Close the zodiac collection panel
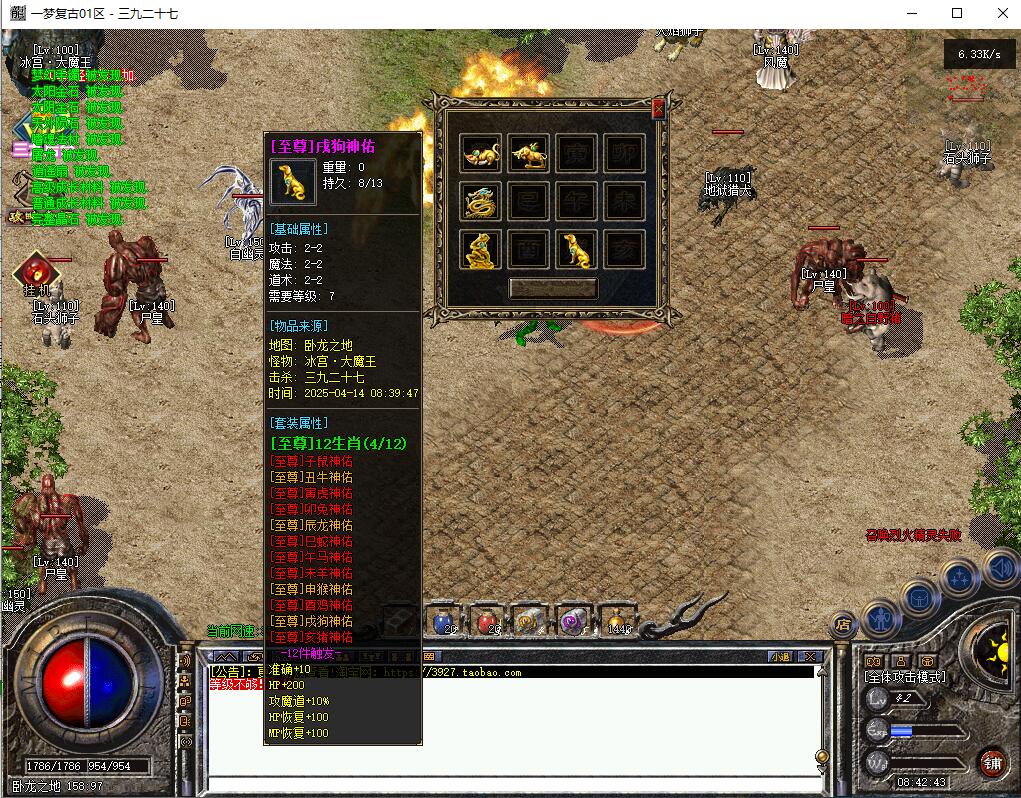 (658, 109)
